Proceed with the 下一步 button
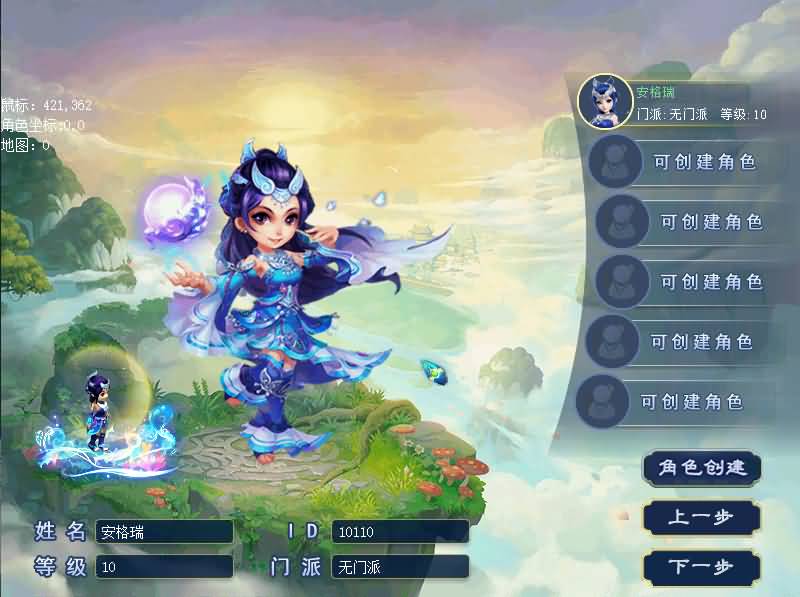Viewport: 800px width, 597px height. pos(702,567)
